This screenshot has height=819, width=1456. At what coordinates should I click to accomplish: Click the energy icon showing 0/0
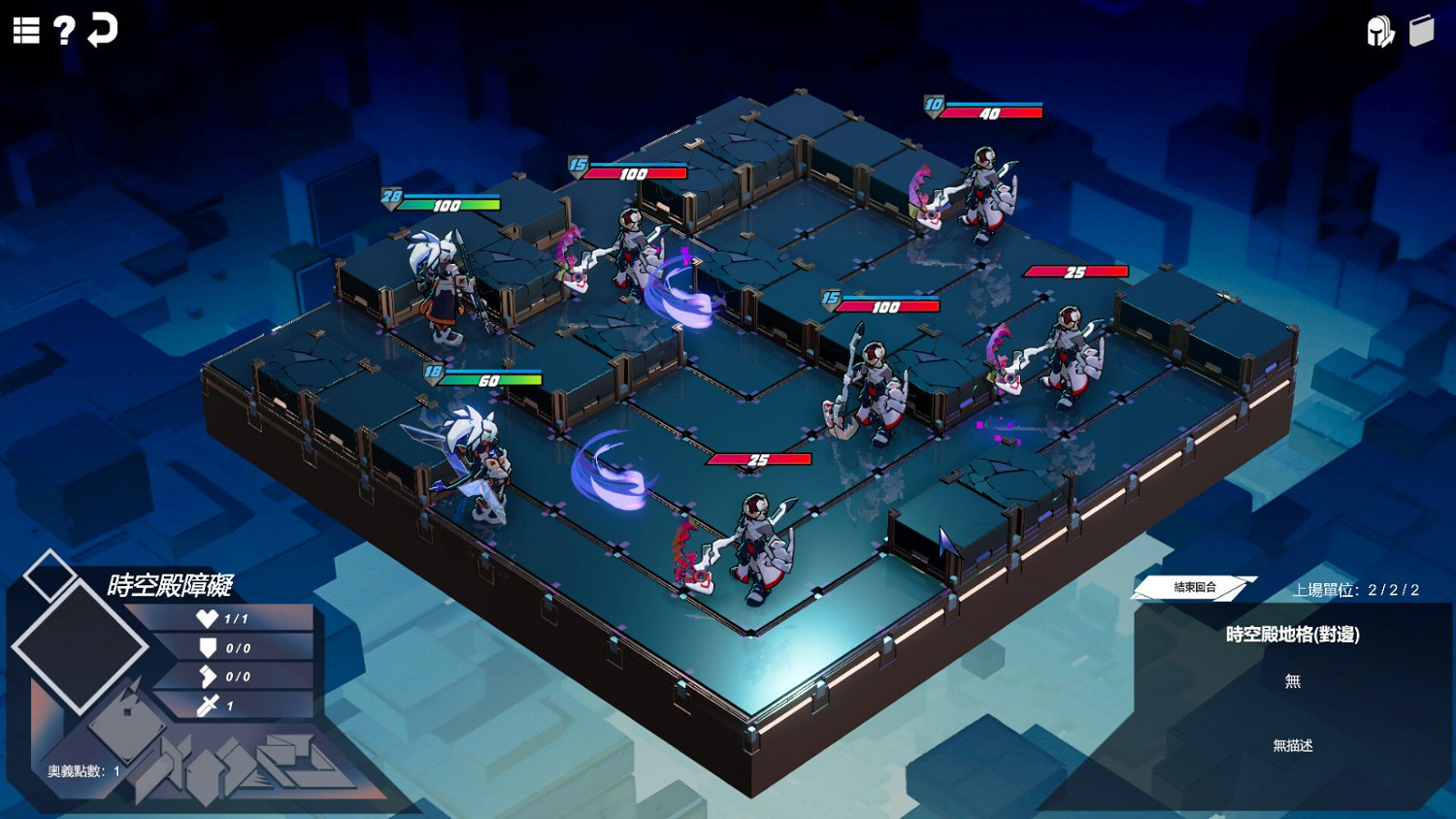tap(207, 676)
